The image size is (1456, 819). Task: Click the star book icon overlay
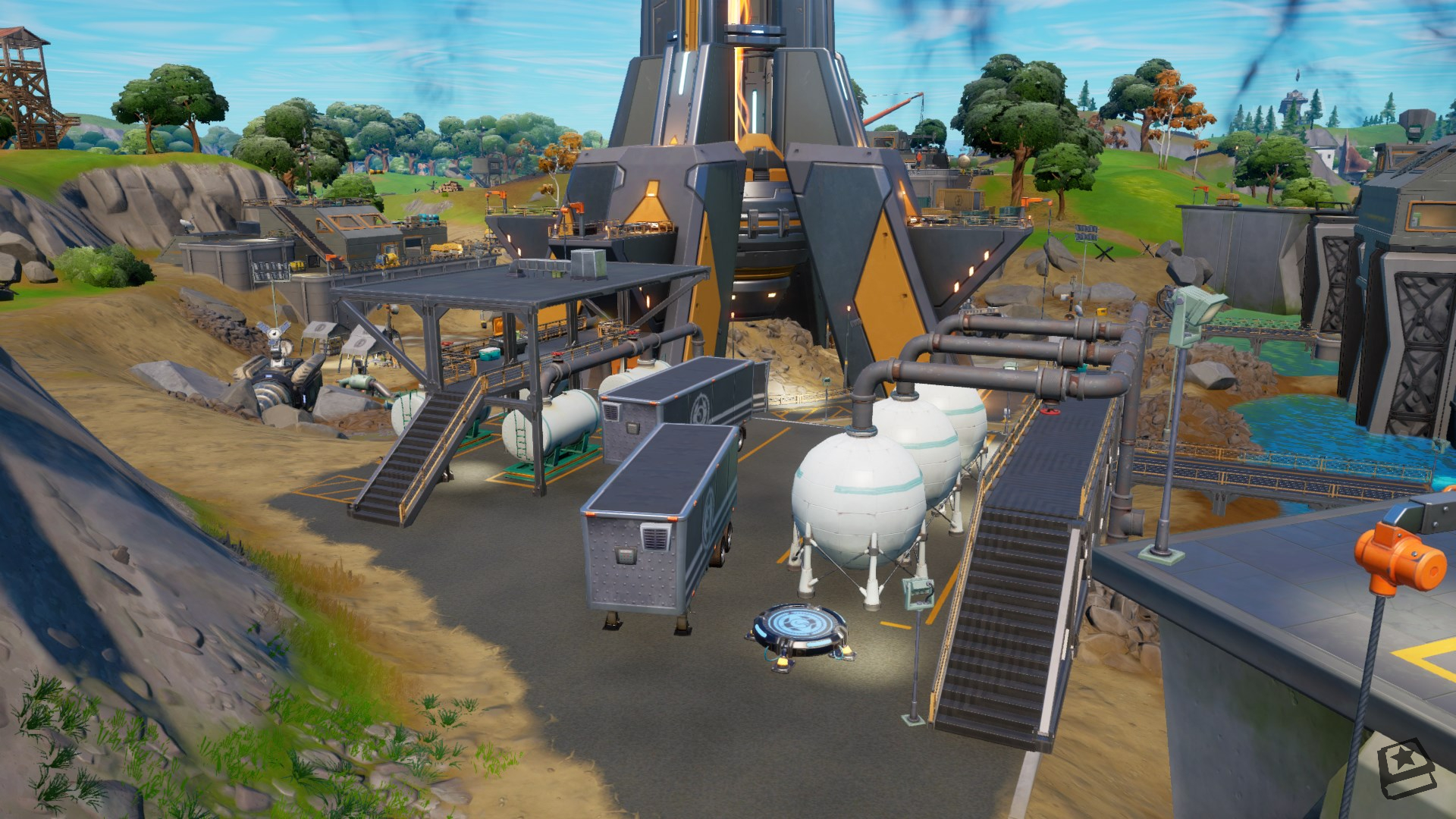1407,769
